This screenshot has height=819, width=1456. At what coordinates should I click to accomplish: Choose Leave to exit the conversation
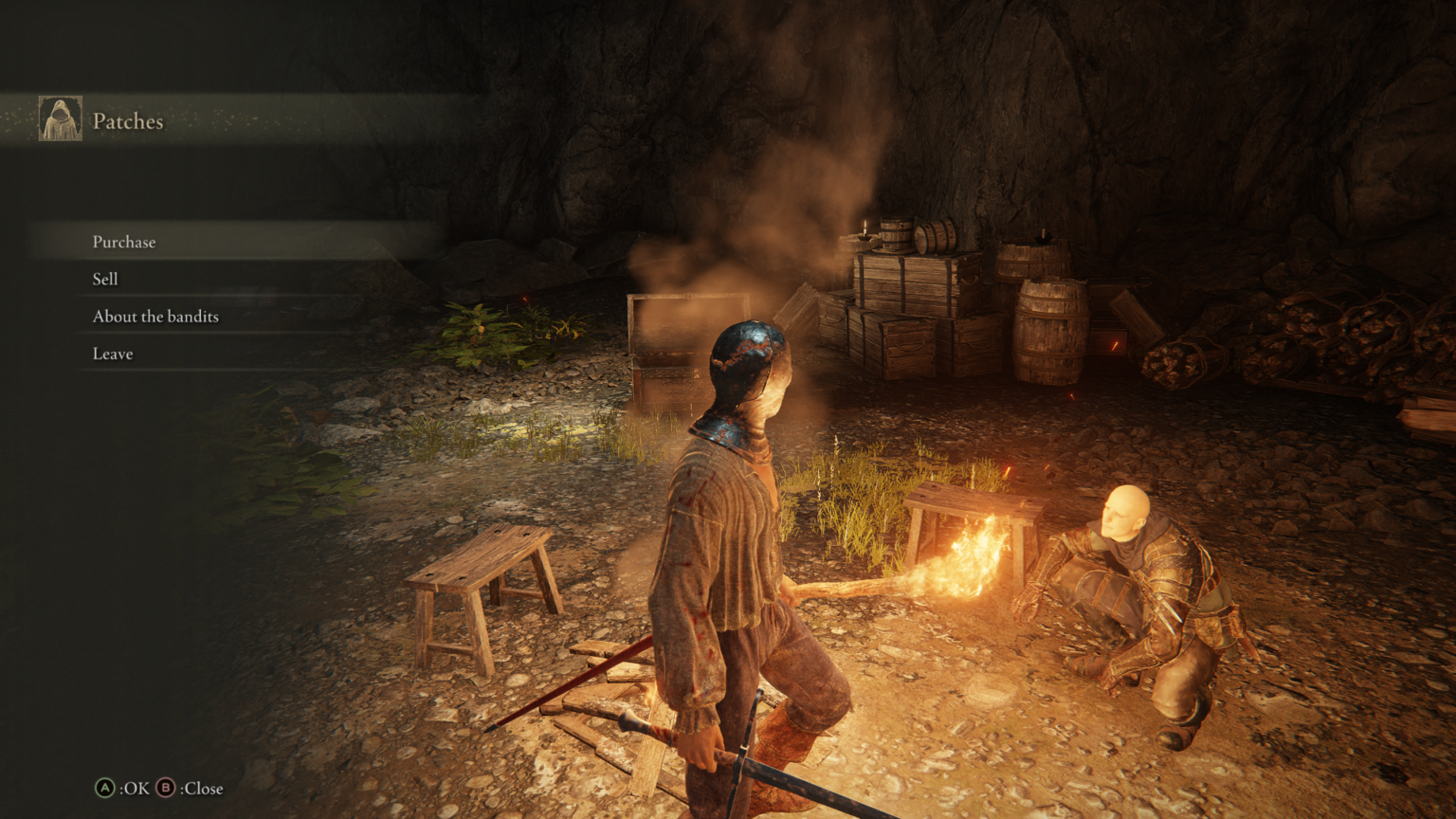pos(112,353)
